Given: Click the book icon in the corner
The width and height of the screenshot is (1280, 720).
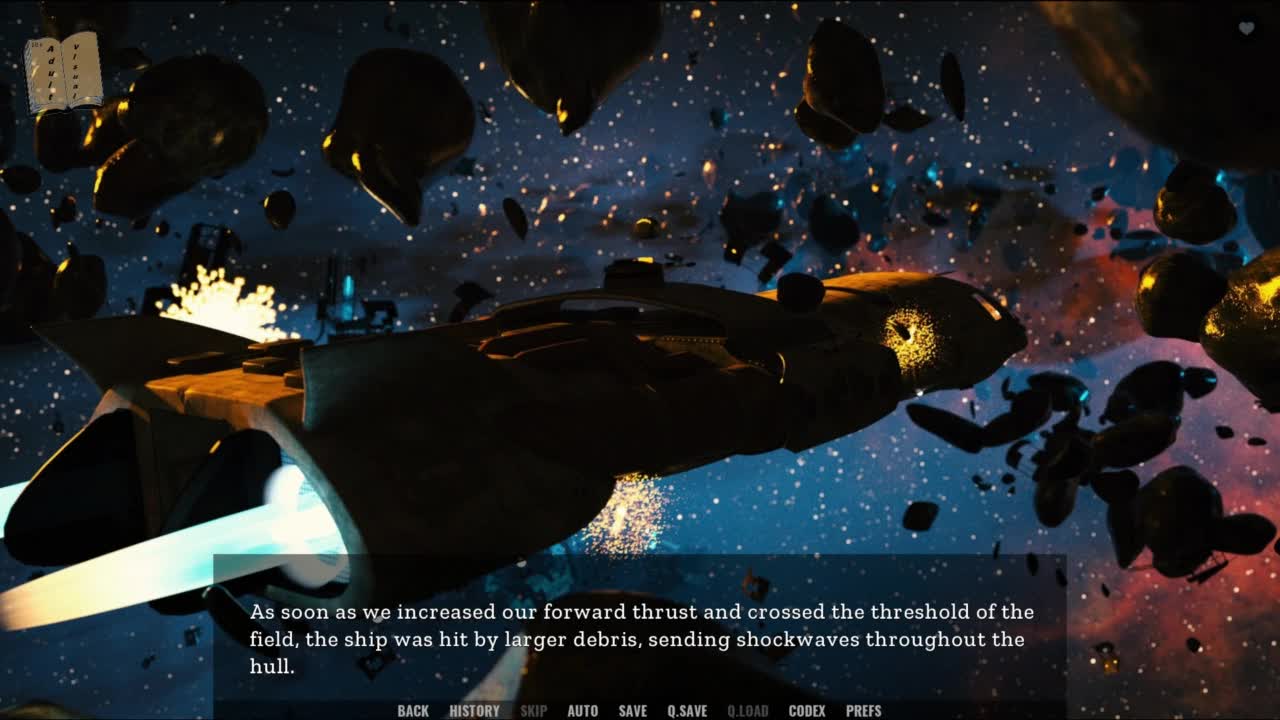Looking at the screenshot, I should point(64,72).
